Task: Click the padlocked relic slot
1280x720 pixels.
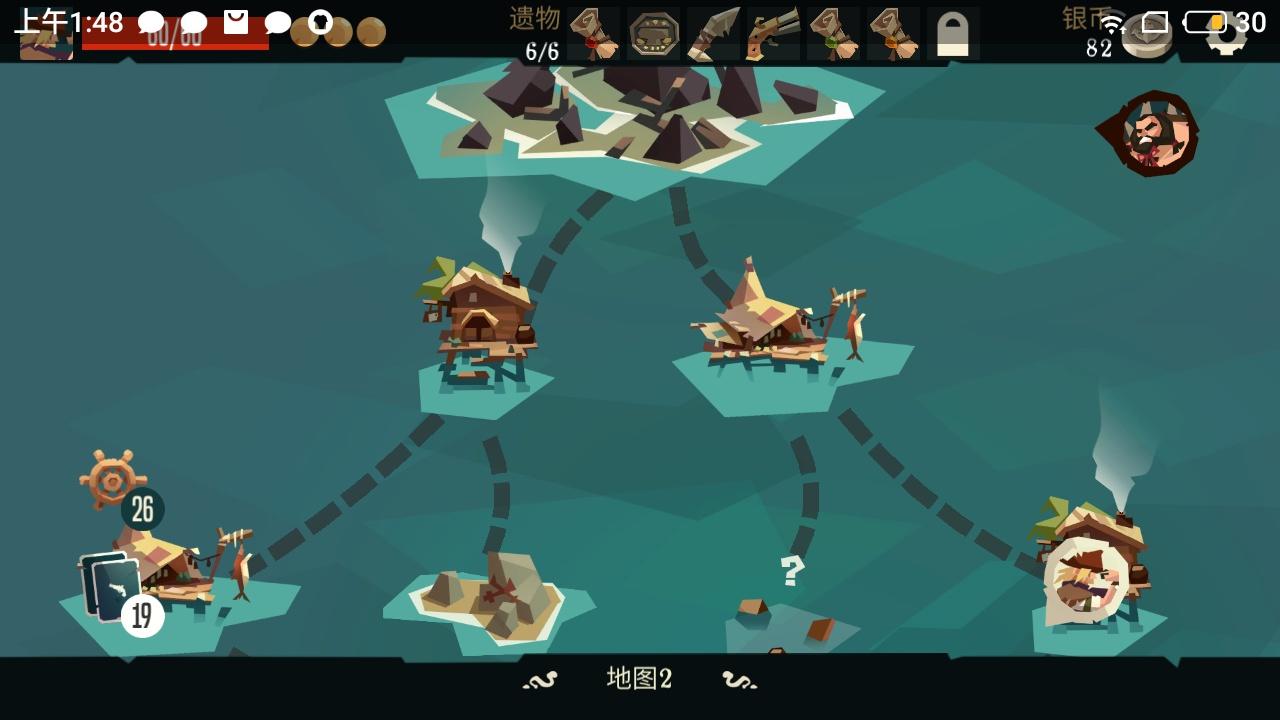Action: point(955,32)
